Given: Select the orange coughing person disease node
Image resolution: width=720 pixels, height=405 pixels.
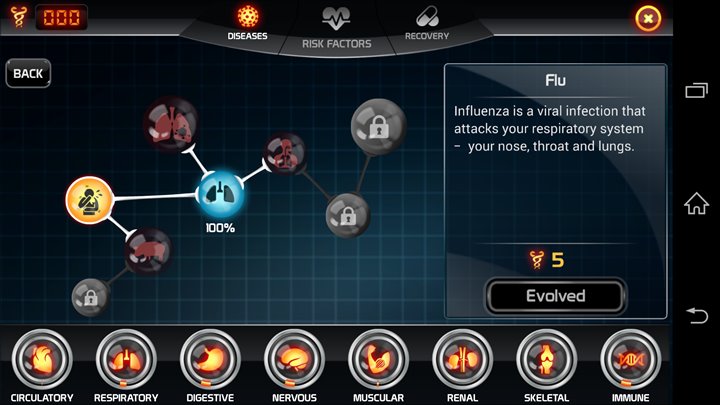Looking at the screenshot, I should click(89, 199).
